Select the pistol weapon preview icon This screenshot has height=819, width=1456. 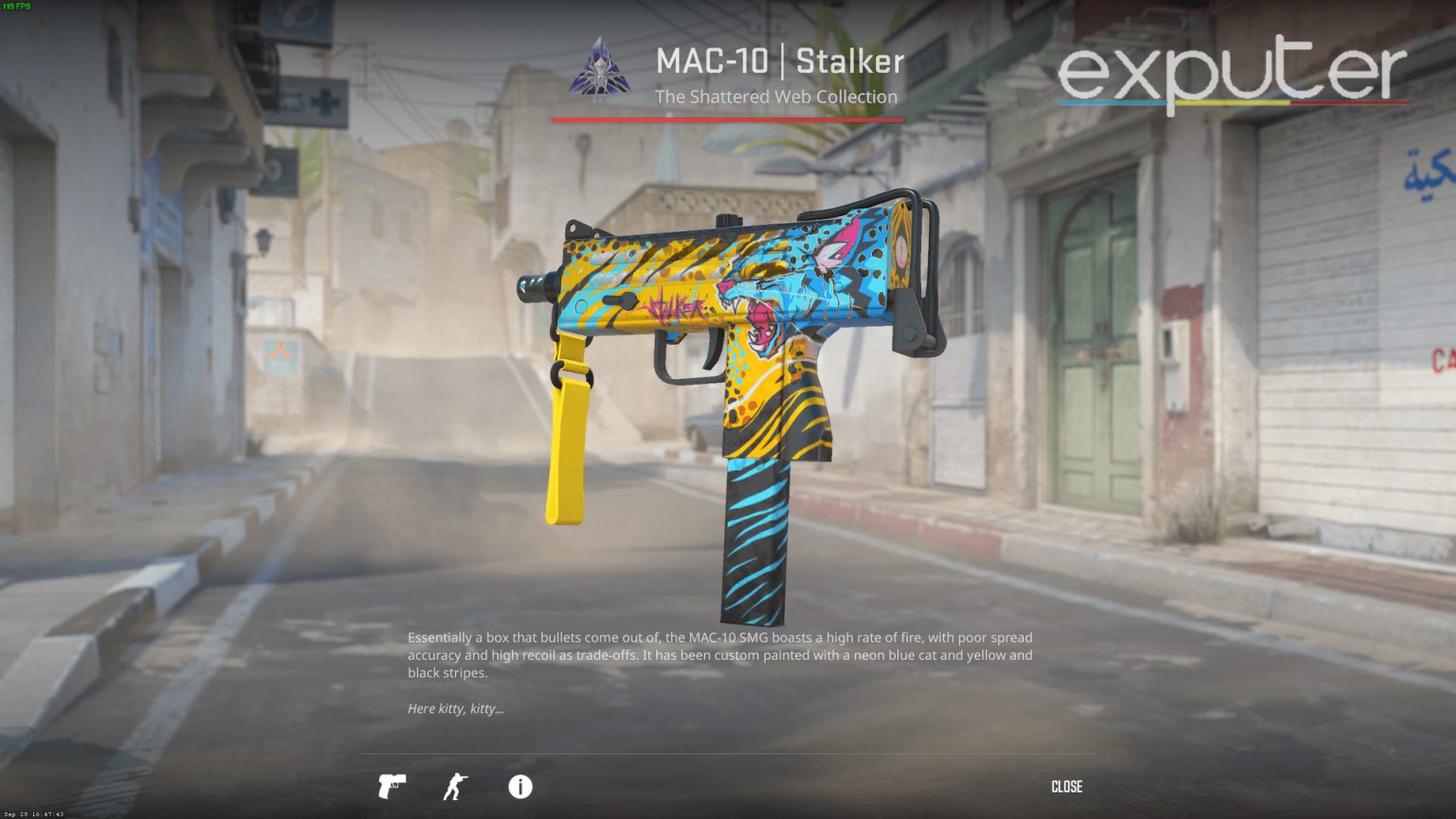[391, 787]
